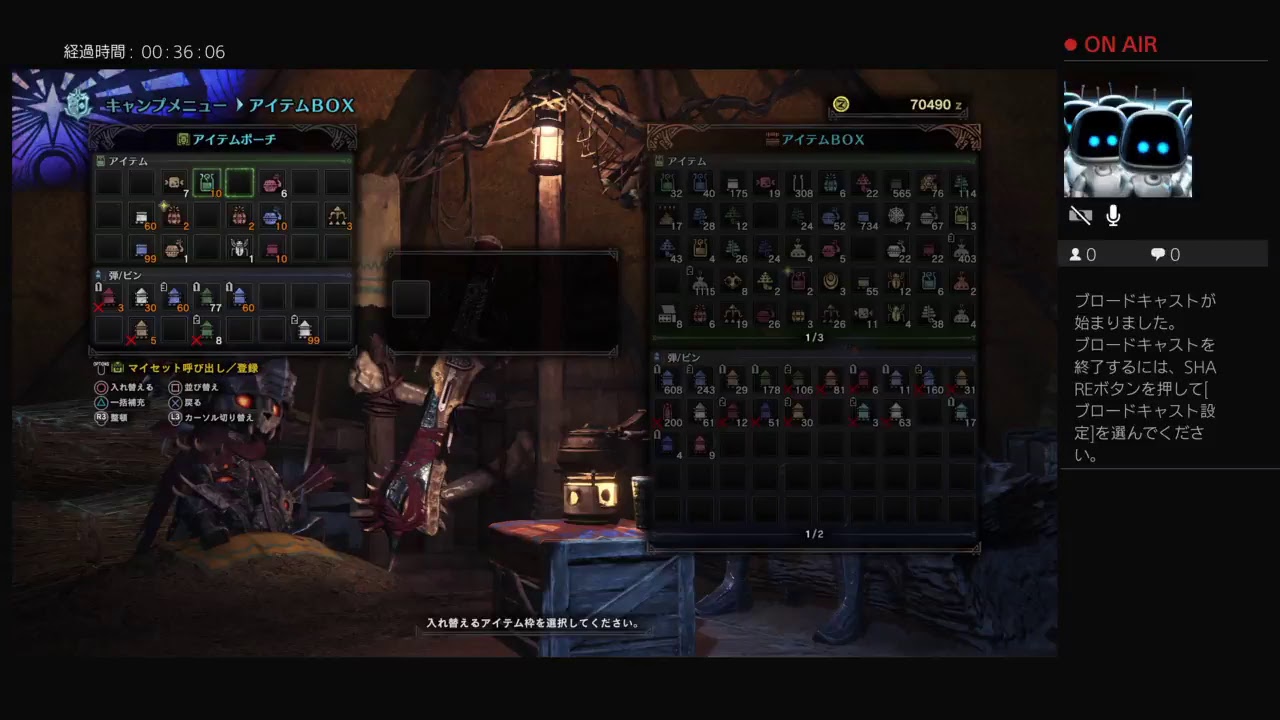Select the box item stacked at 308

[799, 184]
